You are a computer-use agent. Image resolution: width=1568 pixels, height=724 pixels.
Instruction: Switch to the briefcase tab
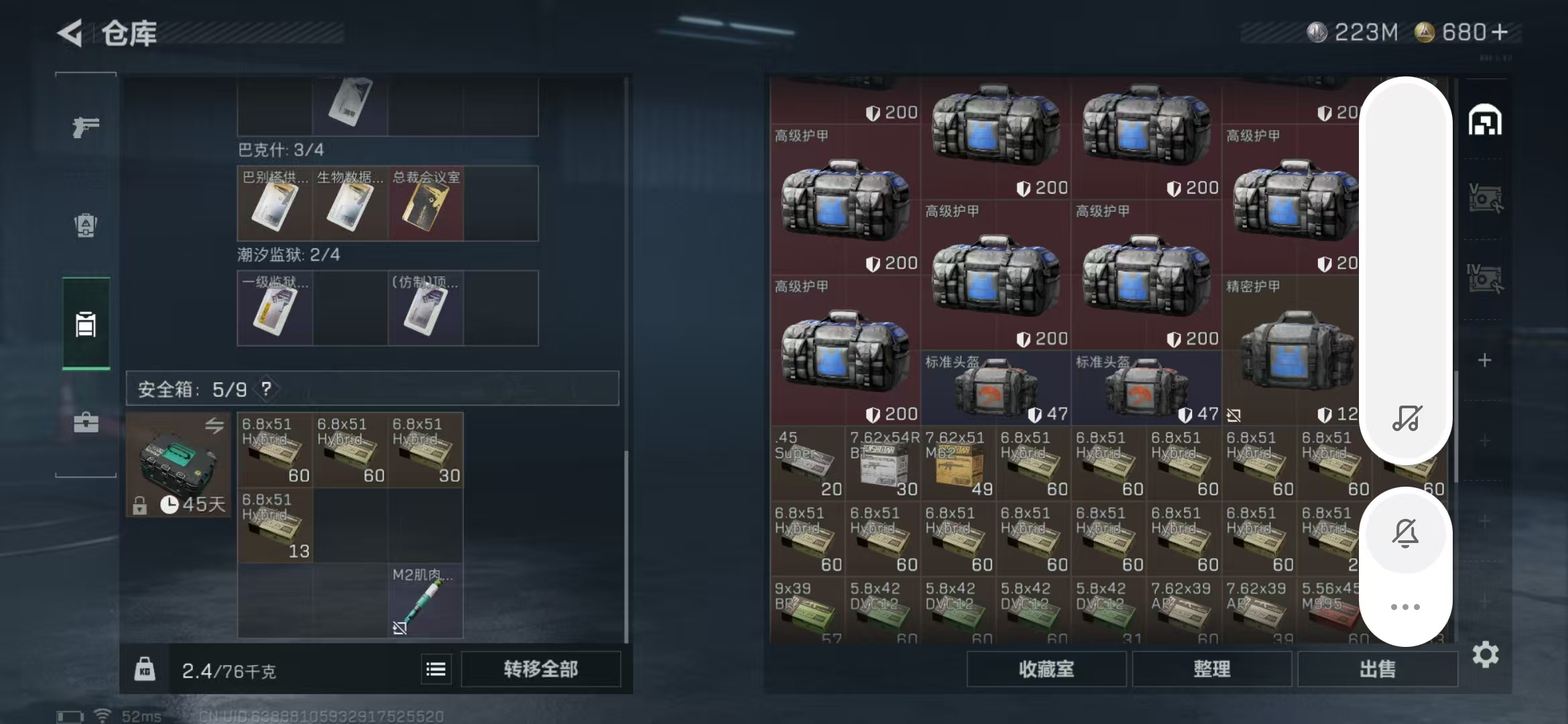coord(86,422)
